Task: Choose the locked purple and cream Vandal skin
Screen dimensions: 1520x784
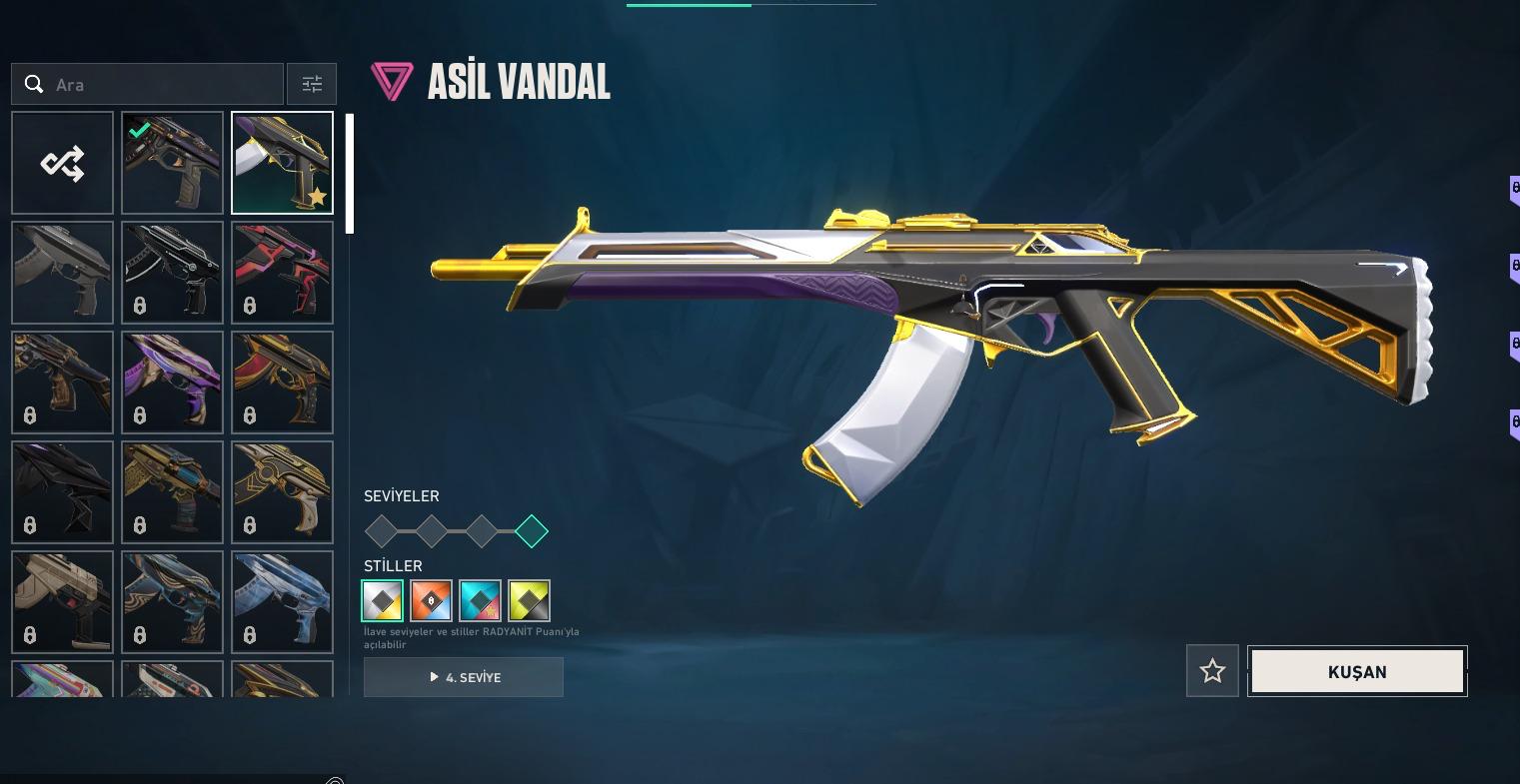Action: pyautogui.click(x=172, y=383)
